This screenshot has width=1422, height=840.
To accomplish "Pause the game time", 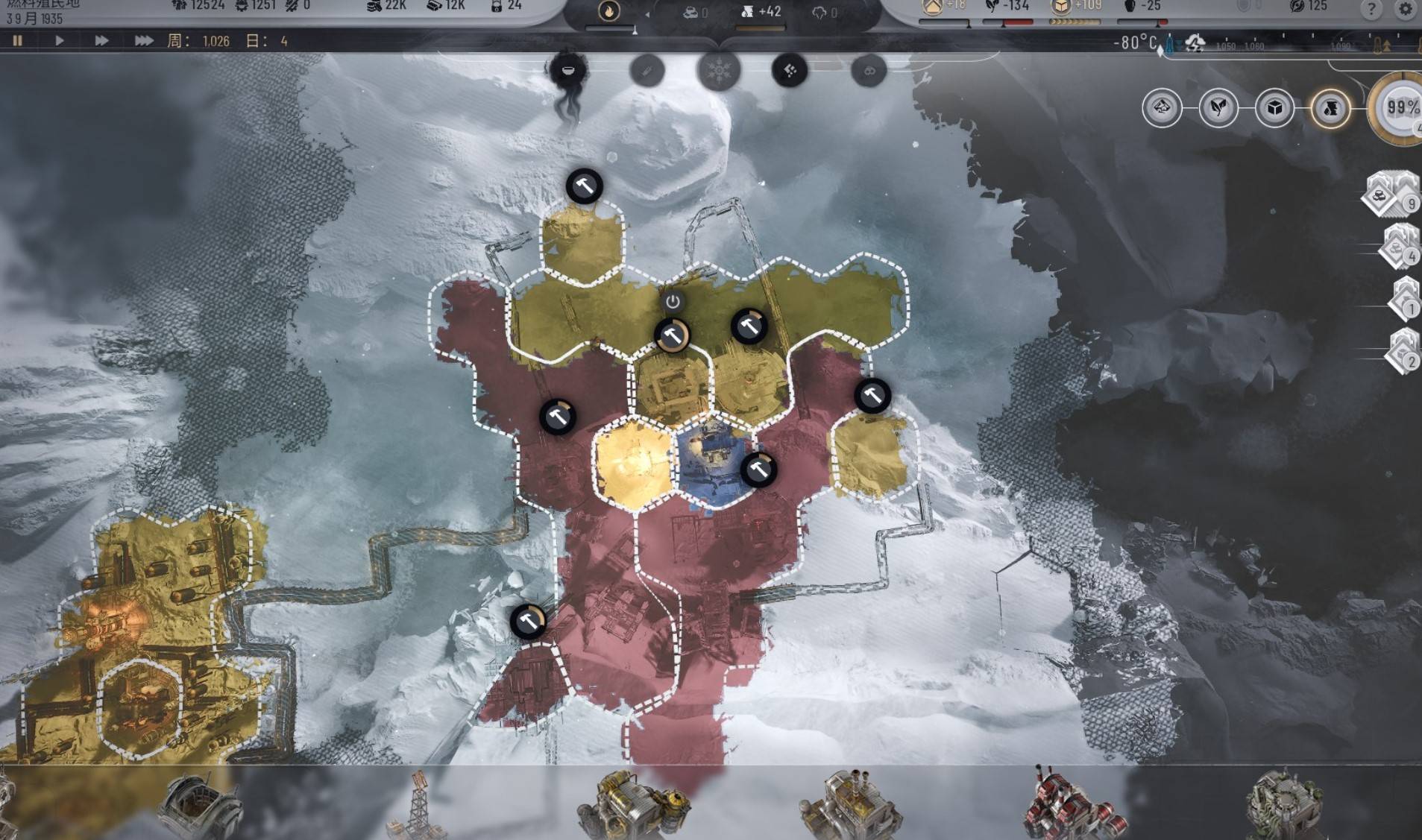I will 17,40.
